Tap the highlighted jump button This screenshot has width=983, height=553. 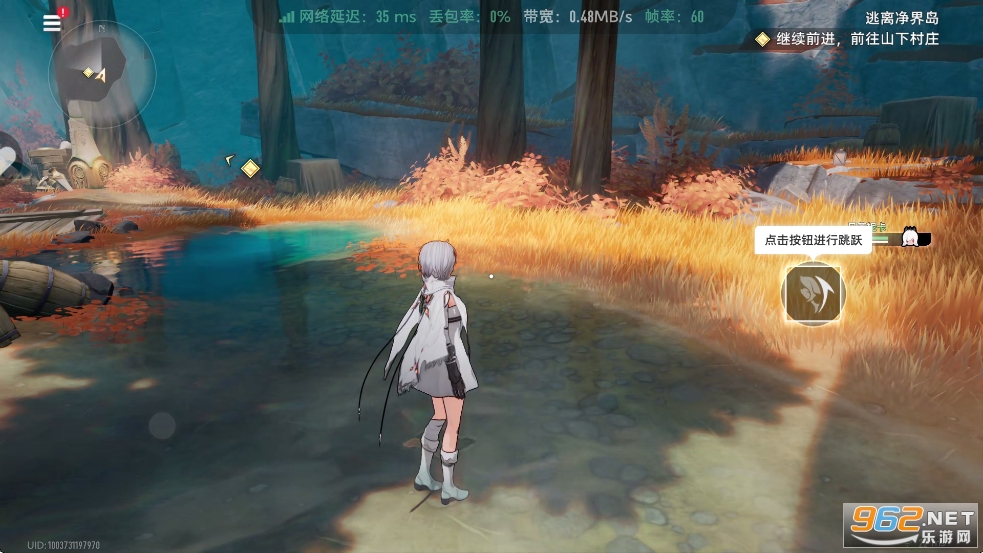(x=813, y=294)
